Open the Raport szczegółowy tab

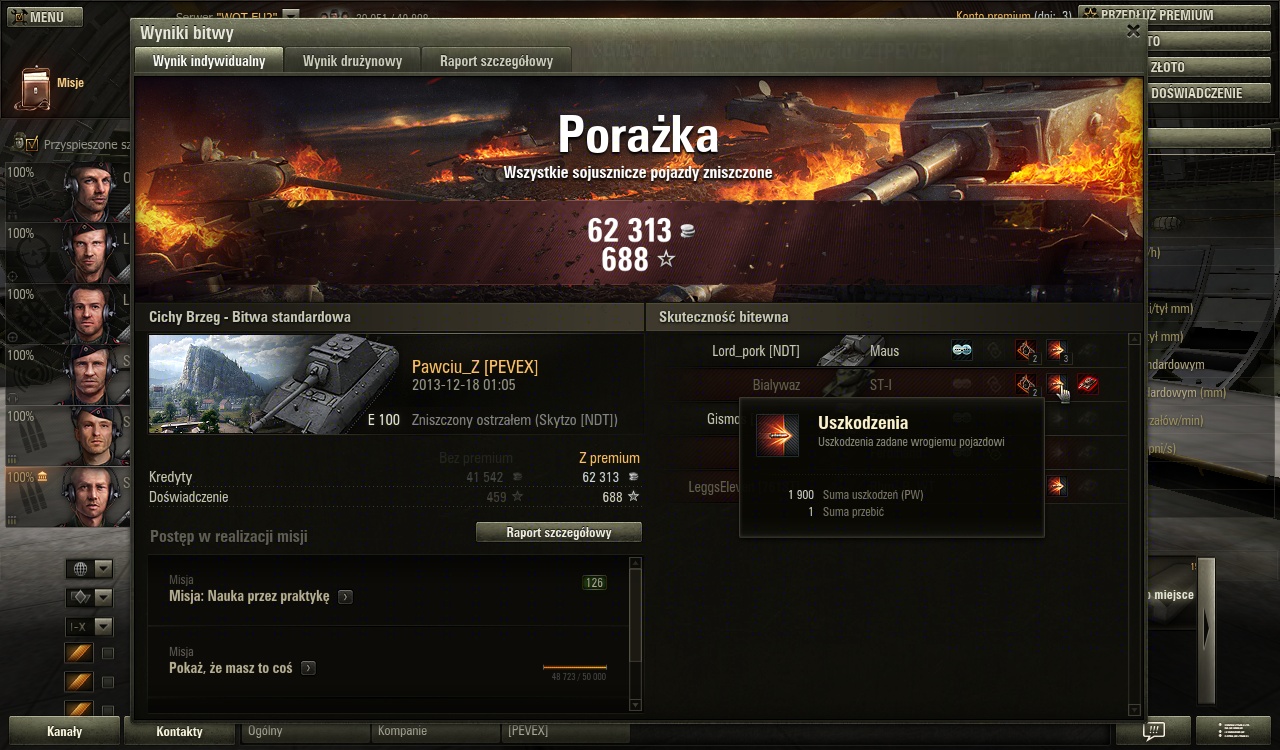tap(496, 61)
